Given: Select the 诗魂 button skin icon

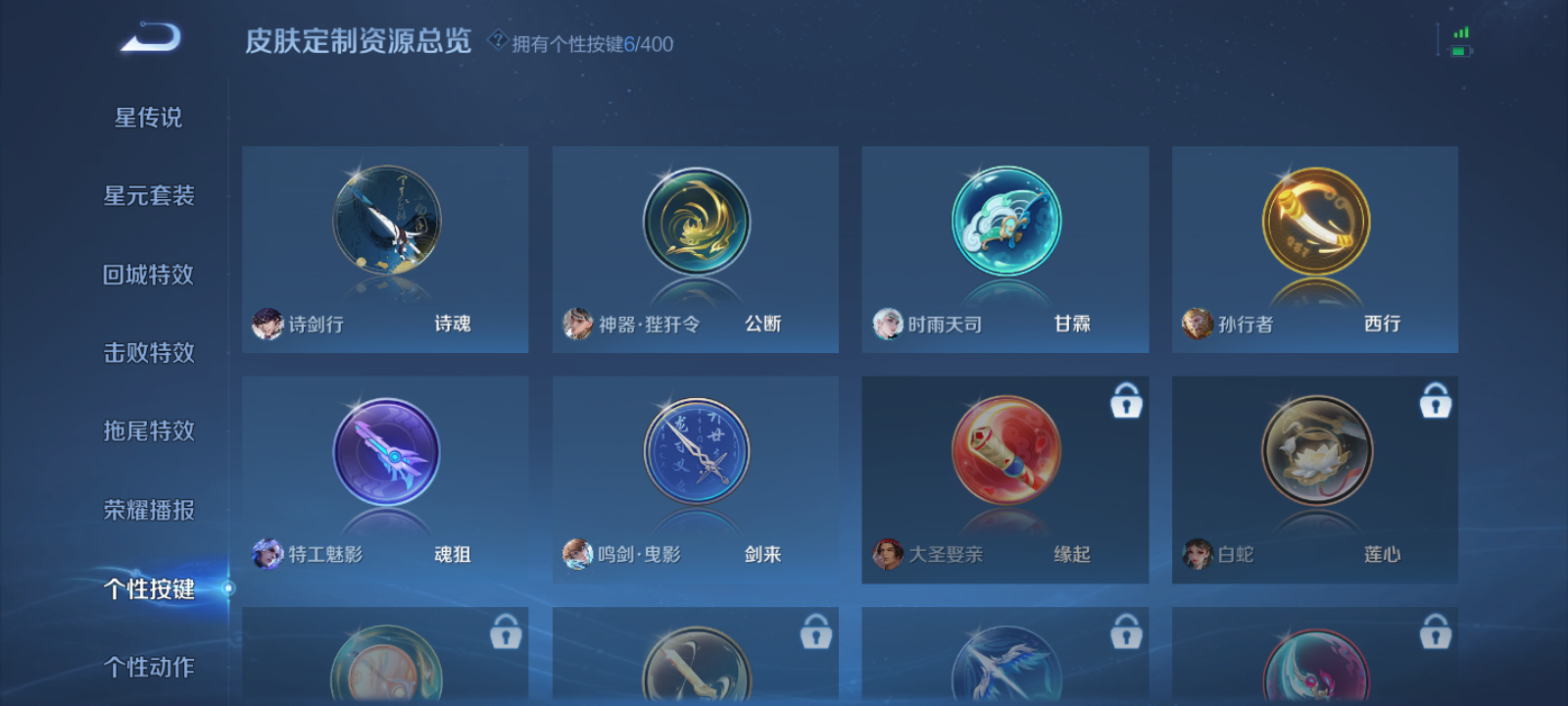Looking at the screenshot, I should pos(385,221).
